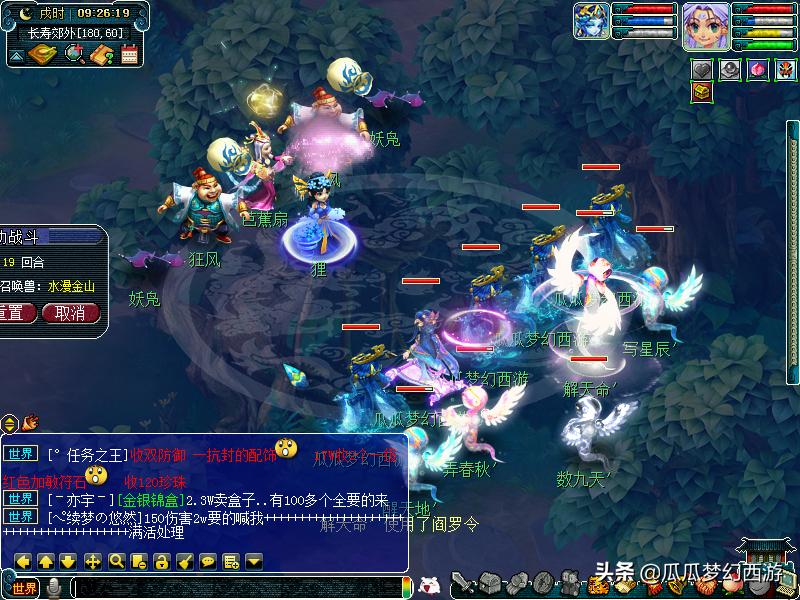Open the calendar activity icon
The image size is (800, 600).
[x=129, y=54]
